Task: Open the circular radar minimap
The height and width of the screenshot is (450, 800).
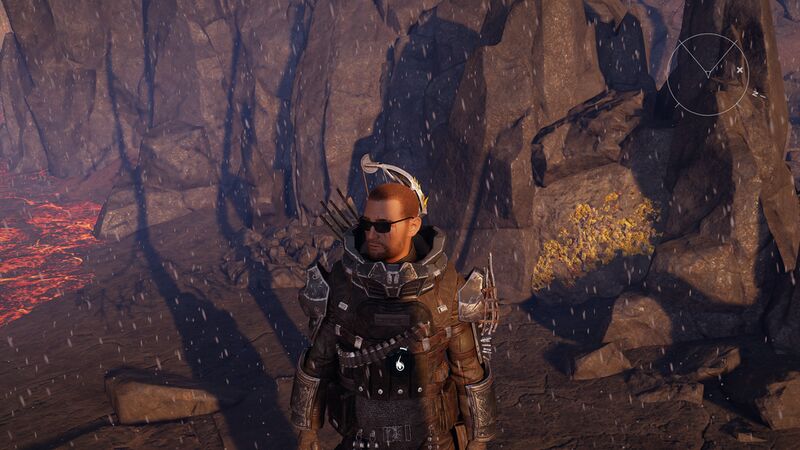Action: point(707,73)
